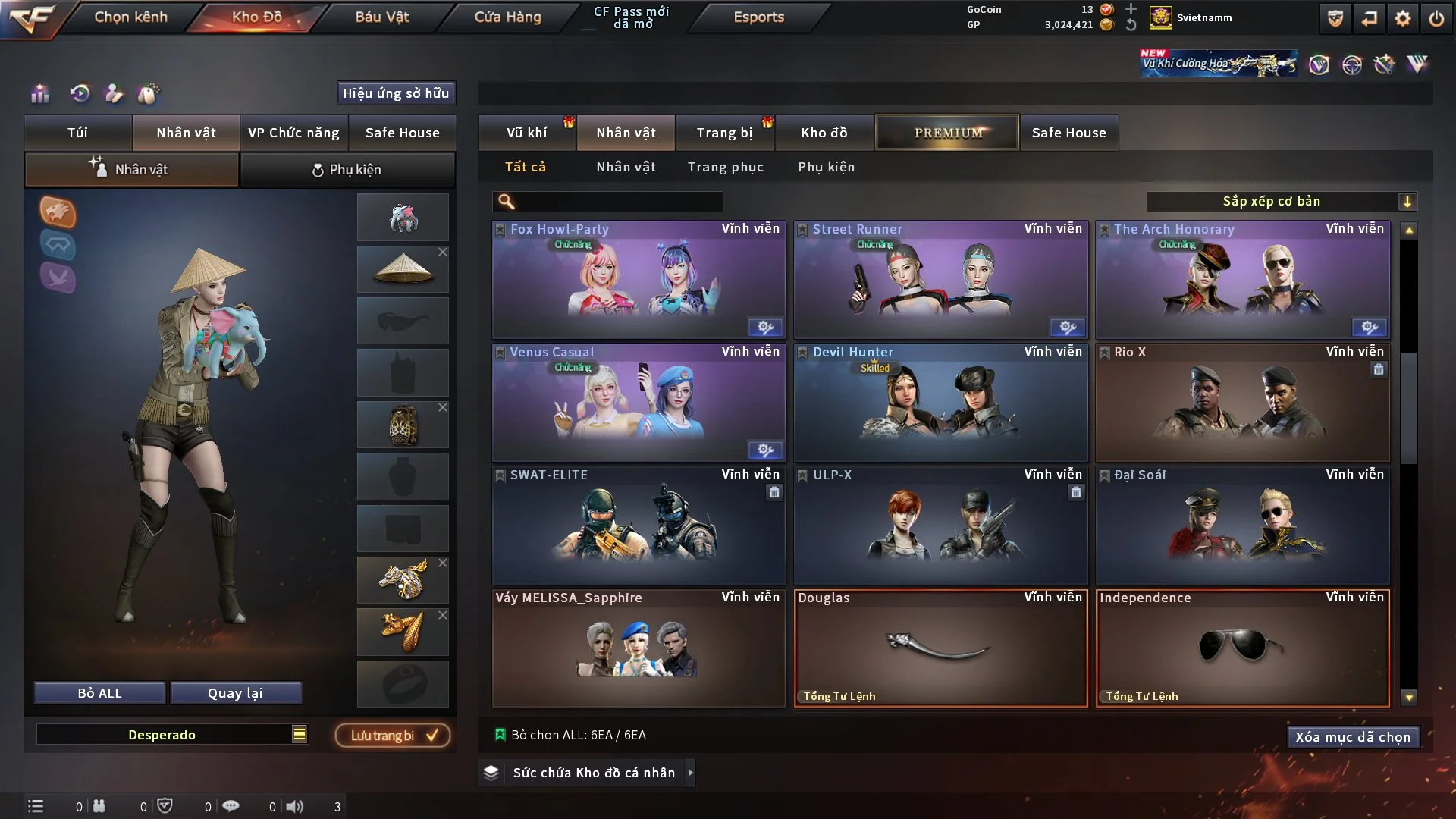1456x819 pixels.
Task: Open the Báu Vật menu
Action: 381,17
